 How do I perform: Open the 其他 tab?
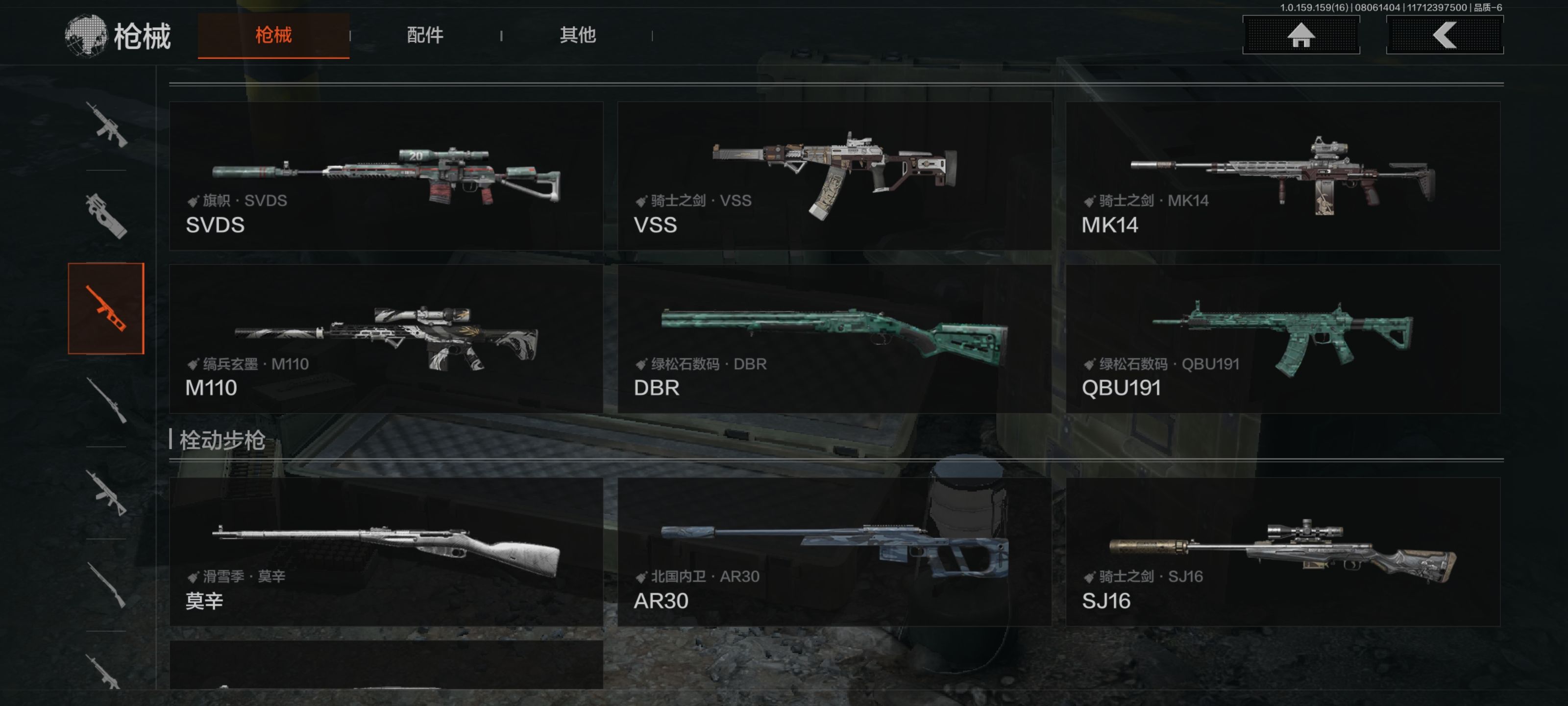[577, 35]
